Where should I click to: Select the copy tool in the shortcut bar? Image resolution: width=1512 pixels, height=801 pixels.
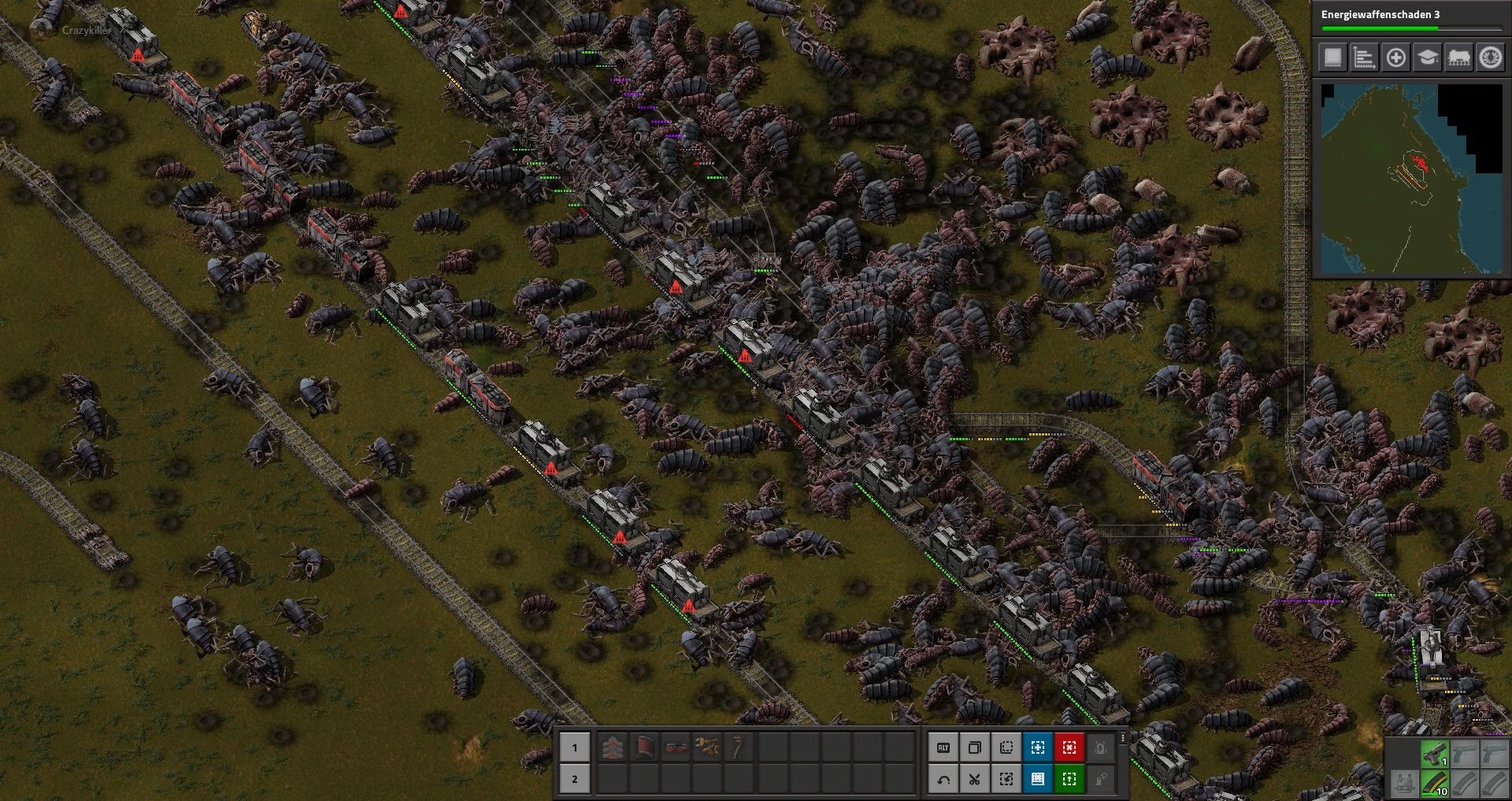[975, 747]
